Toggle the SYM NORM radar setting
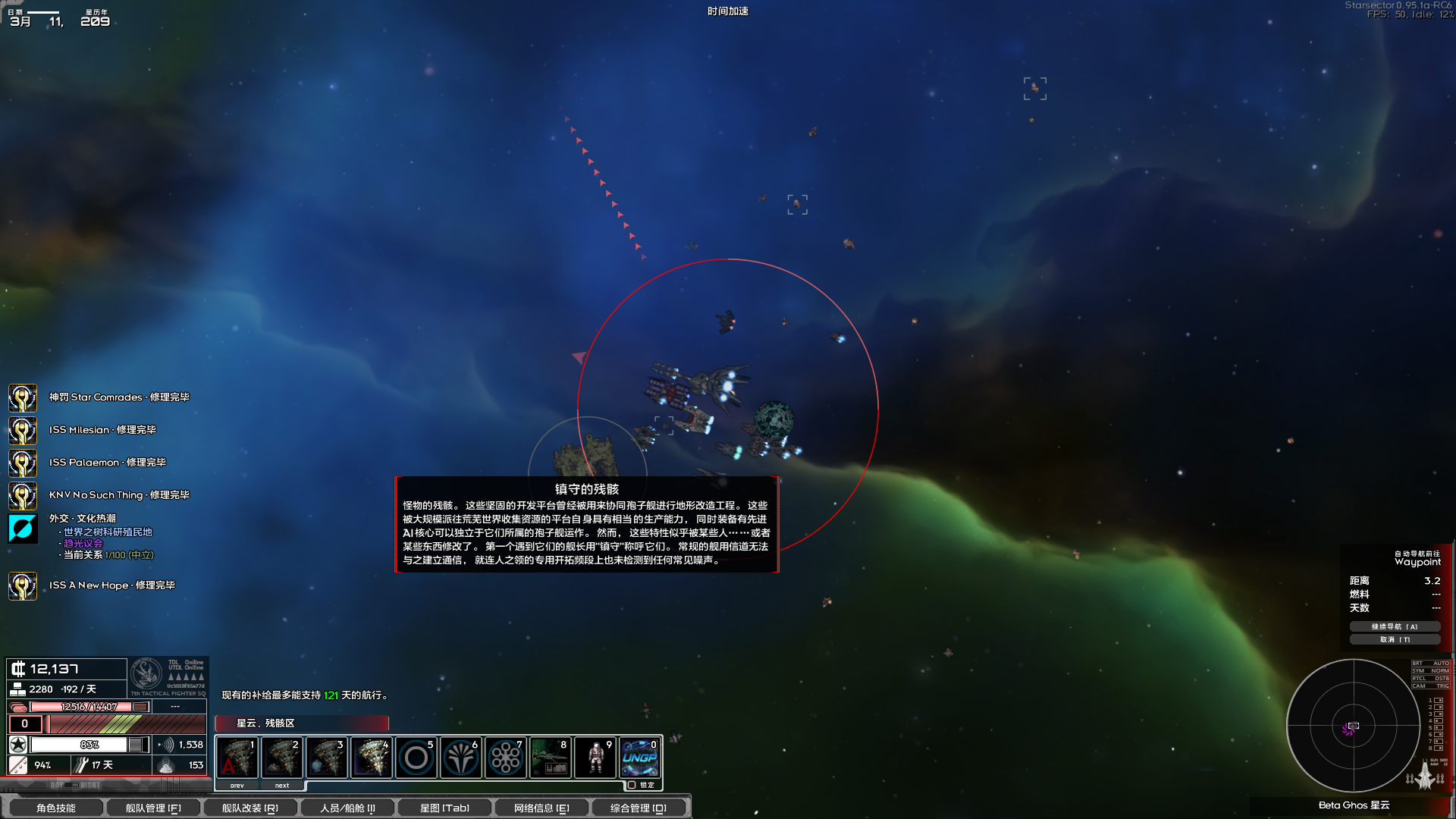The width and height of the screenshot is (1456, 819). [1431, 670]
